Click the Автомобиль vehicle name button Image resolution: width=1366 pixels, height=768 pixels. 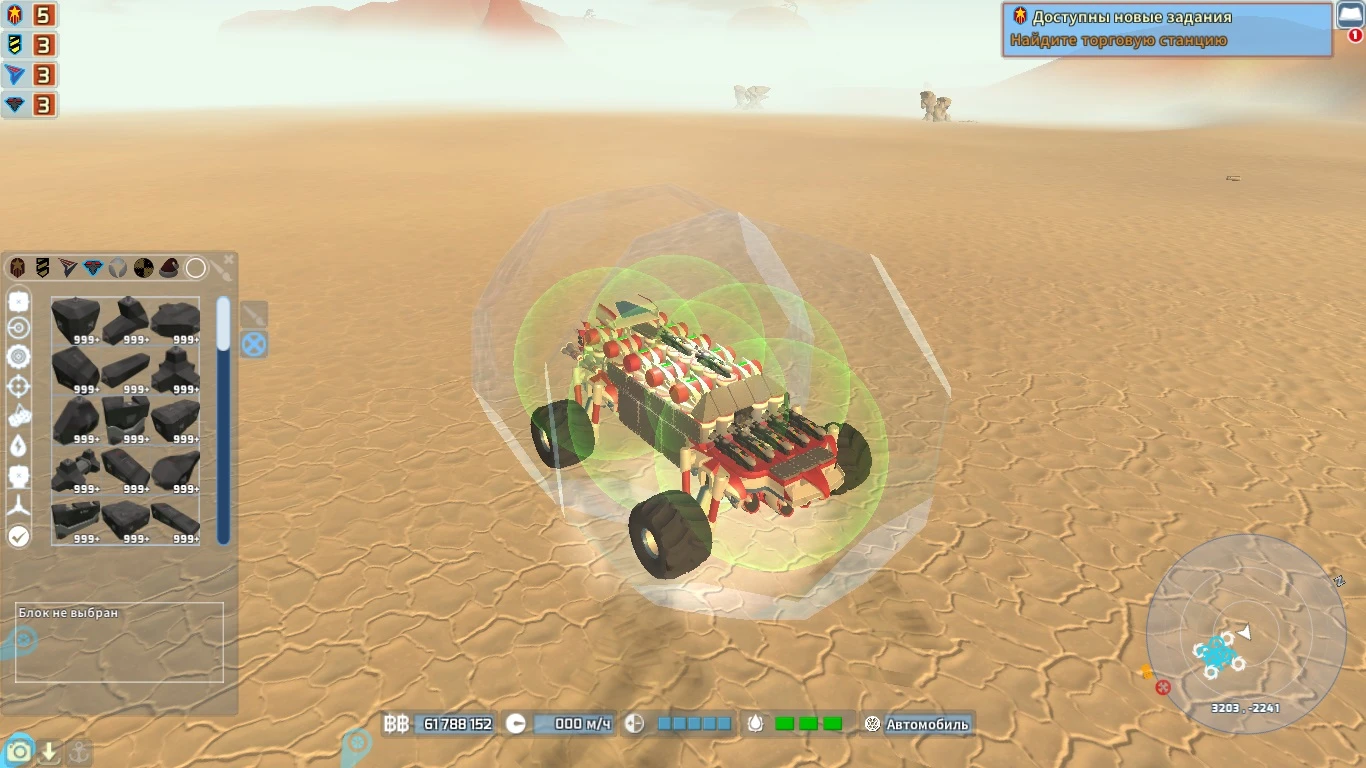(930, 723)
